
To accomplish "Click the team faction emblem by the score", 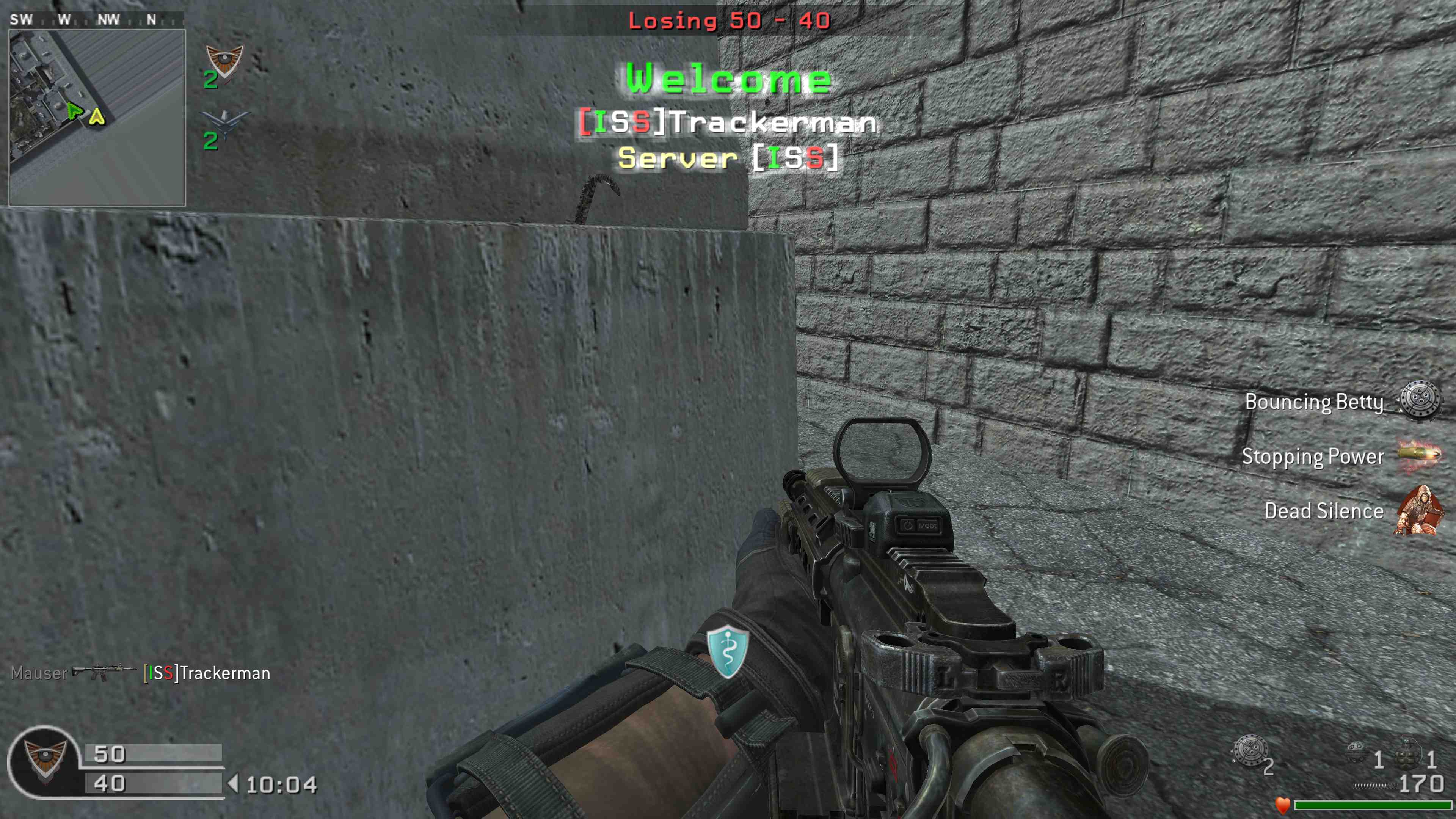I will [x=44, y=761].
